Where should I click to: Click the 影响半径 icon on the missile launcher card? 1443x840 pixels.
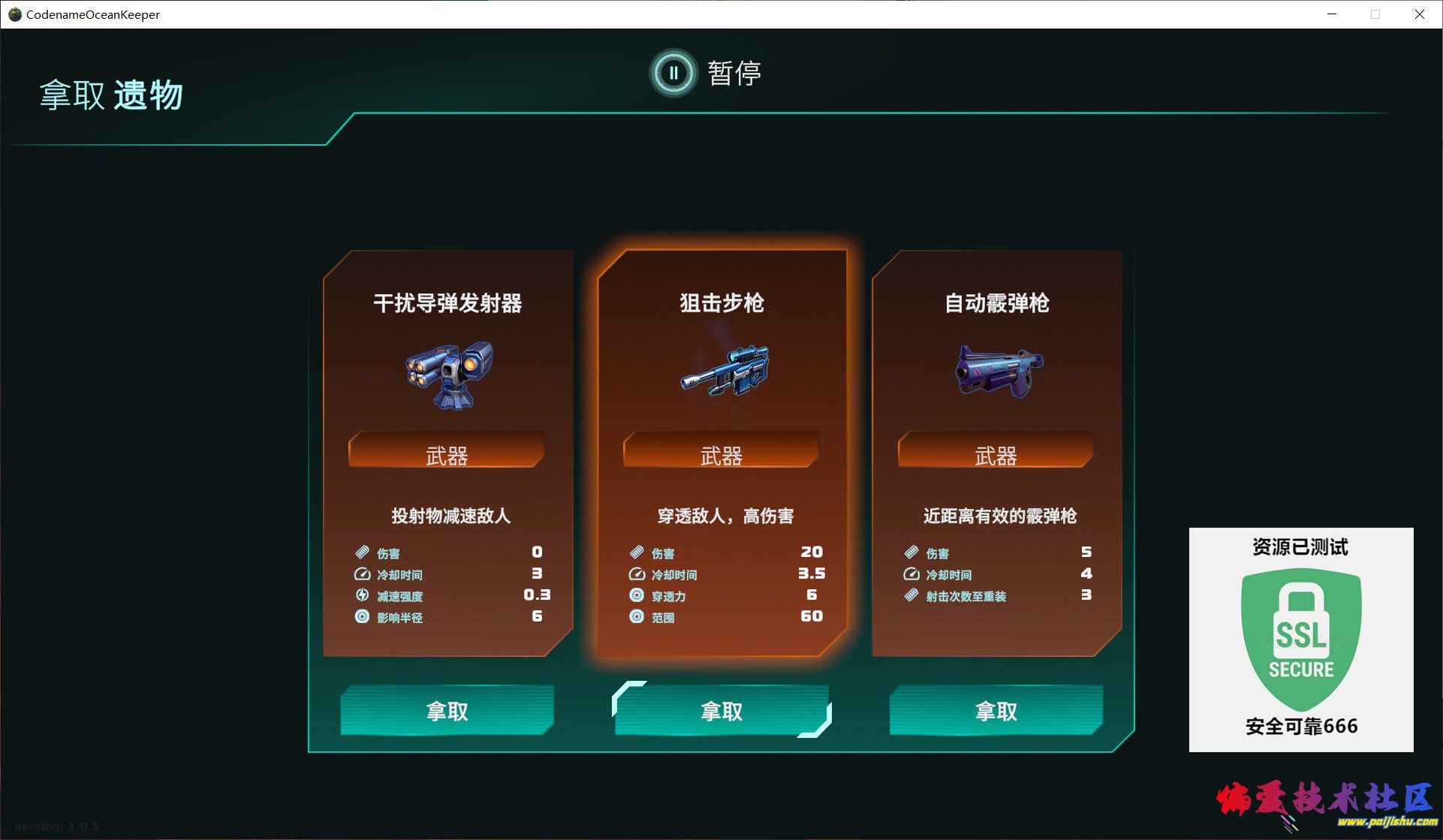point(361,617)
